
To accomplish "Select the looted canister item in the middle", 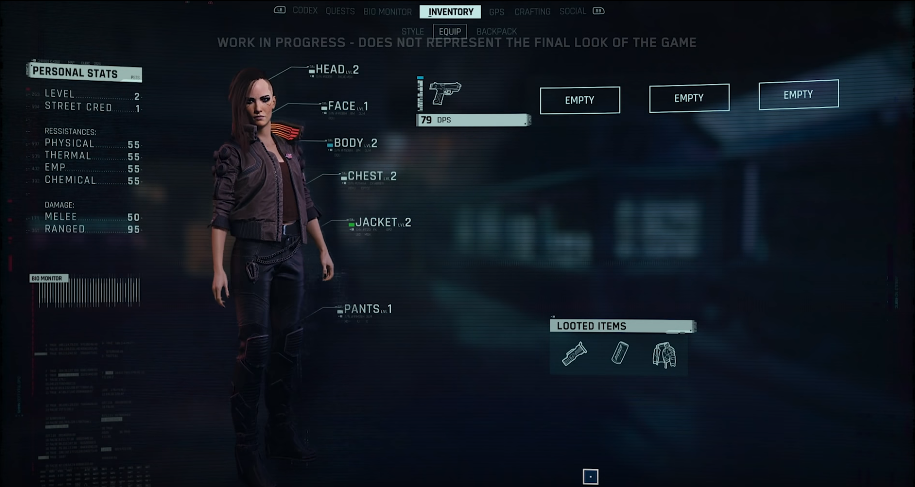I will tap(619, 354).
